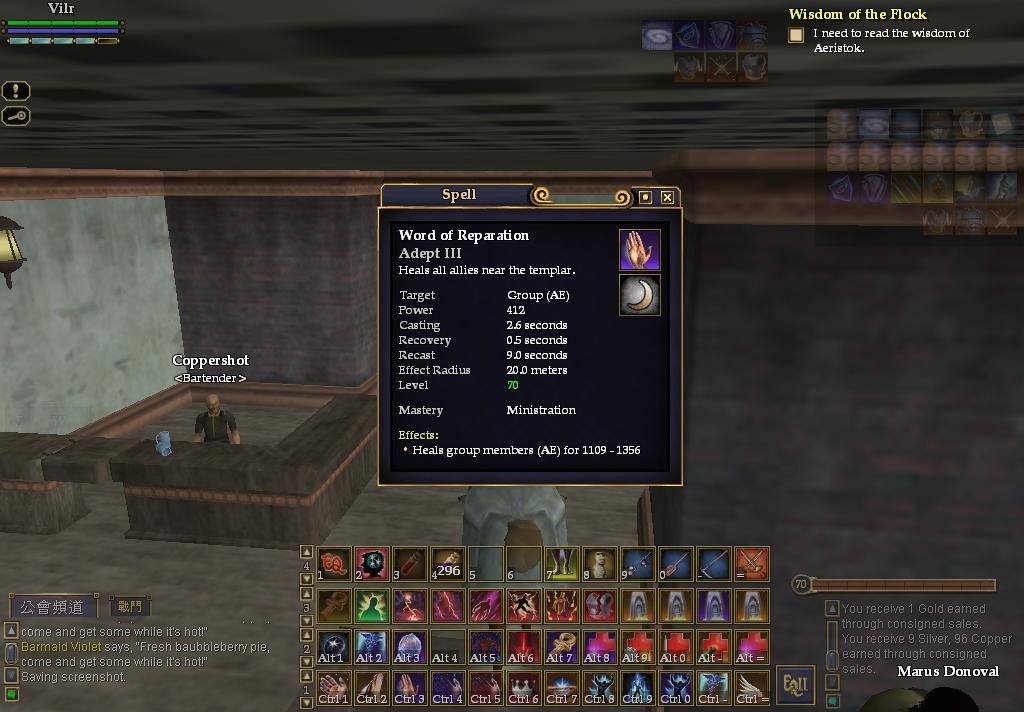Click the square button beside the Spell window close
The height and width of the screenshot is (712, 1024).
[x=645, y=197]
